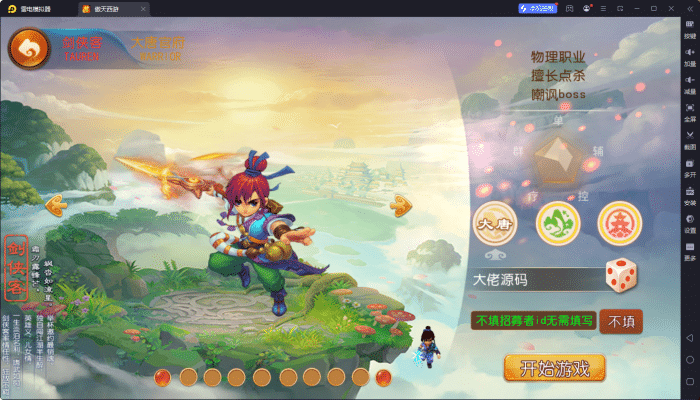Image resolution: width=700 pixels, height=400 pixels.
Task: Select the green dragon faction emblem
Action: (556, 223)
